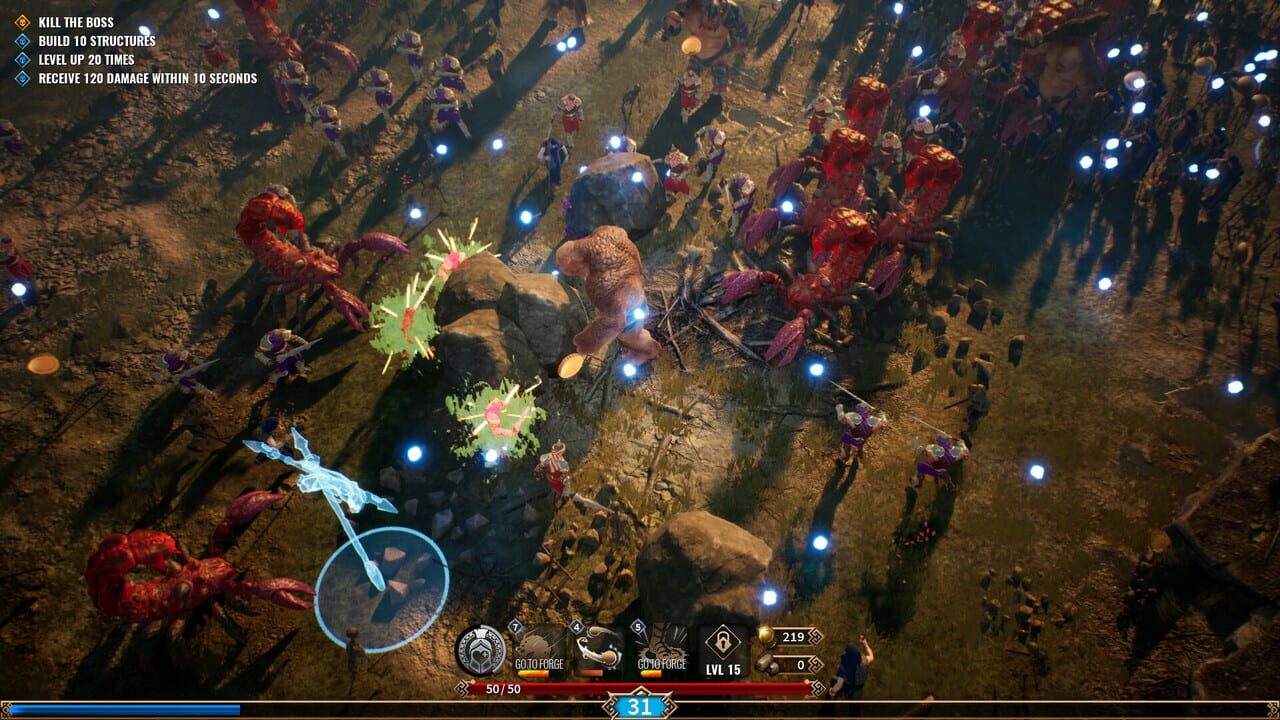Expand the wave counter 31 badge
The width and height of the screenshot is (1280, 720).
point(640,706)
